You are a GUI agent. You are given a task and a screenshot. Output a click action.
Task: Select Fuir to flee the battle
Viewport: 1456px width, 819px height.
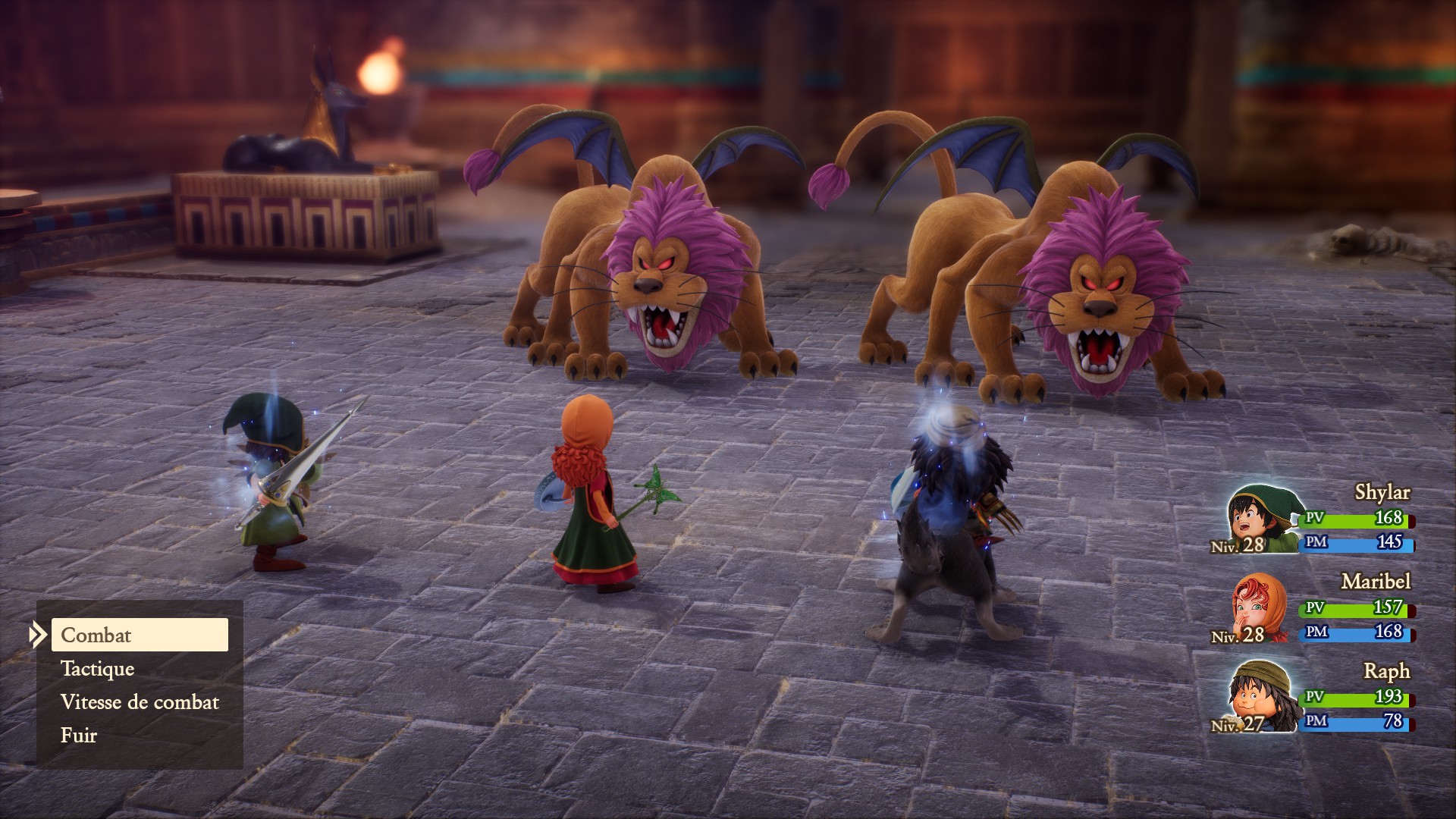click(79, 736)
